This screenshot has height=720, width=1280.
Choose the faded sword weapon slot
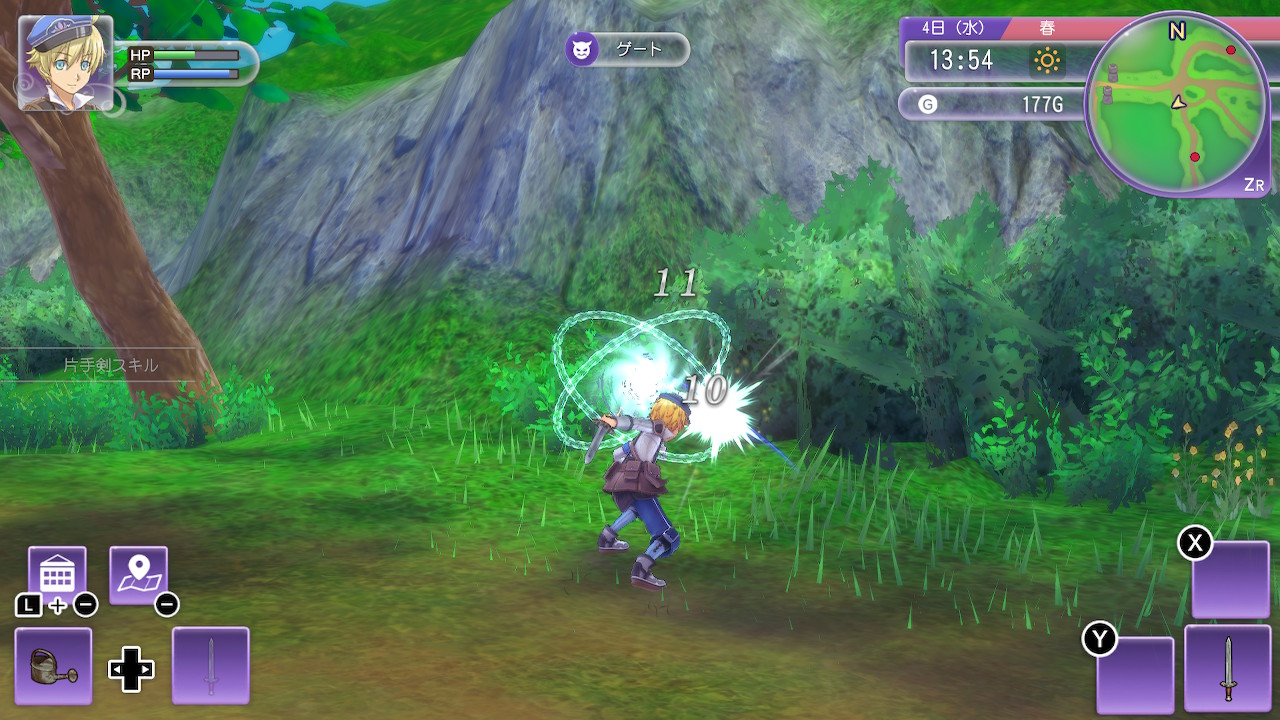coord(211,665)
